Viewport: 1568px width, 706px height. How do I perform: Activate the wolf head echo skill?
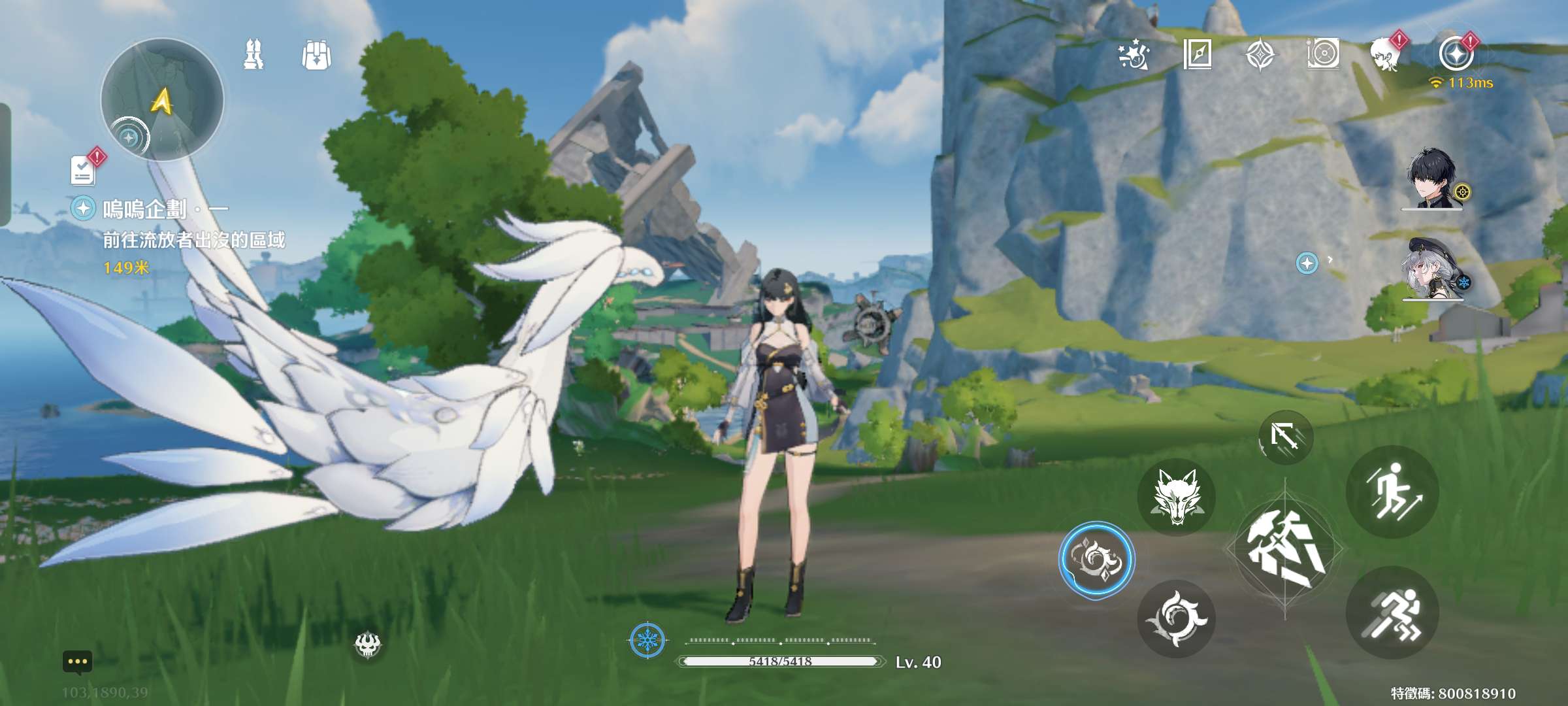[1176, 497]
